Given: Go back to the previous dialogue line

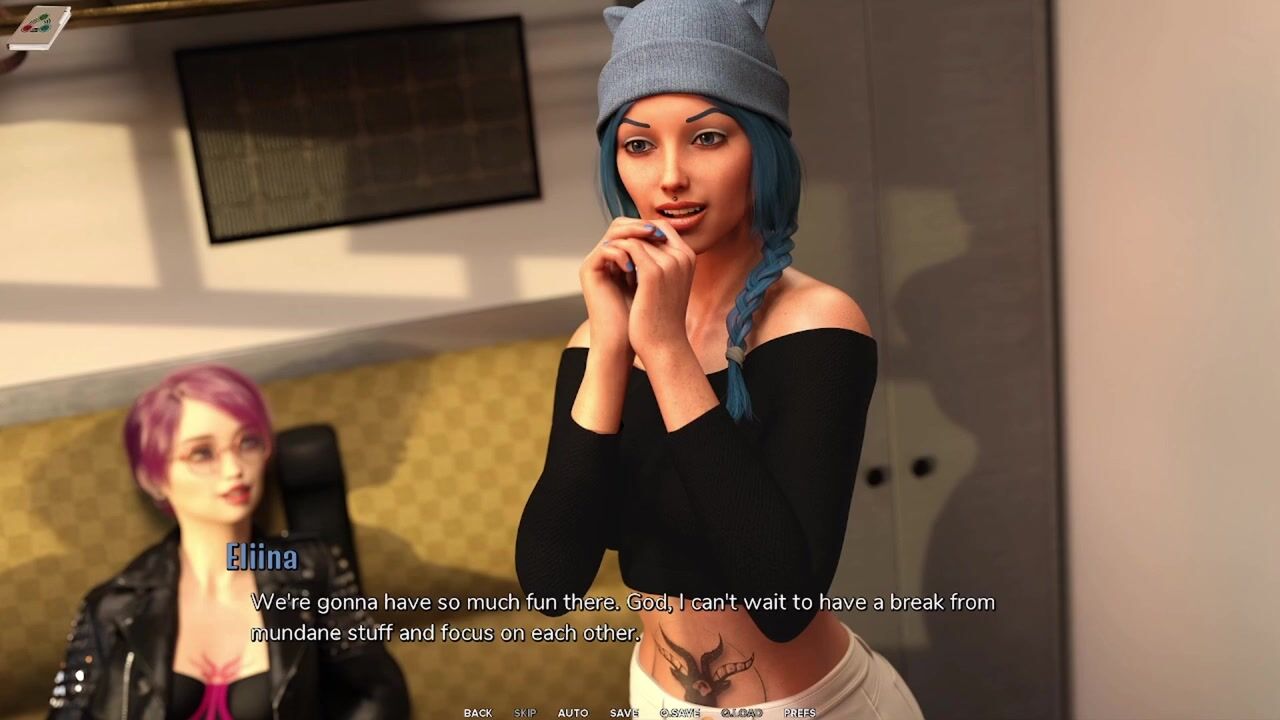Looking at the screenshot, I should [x=477, y=713].
